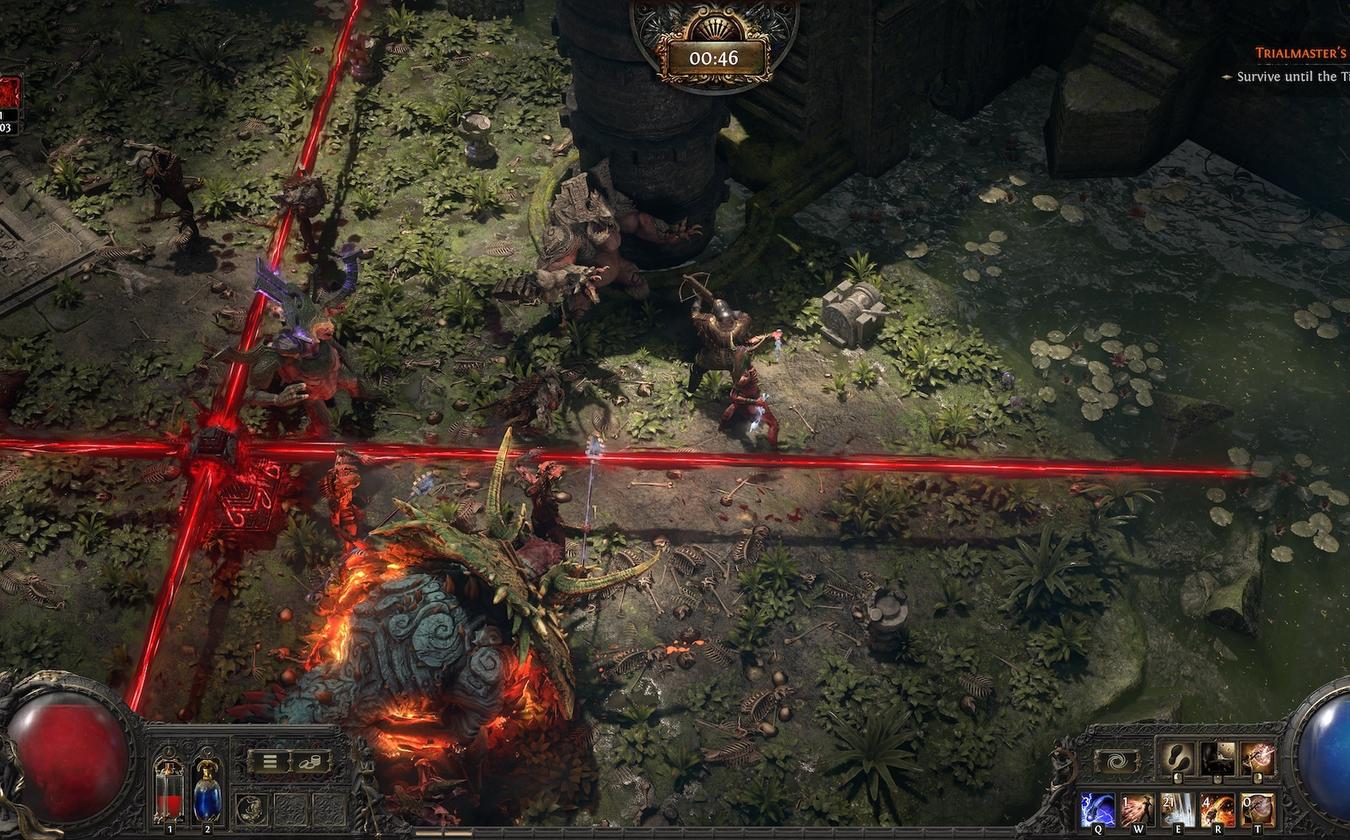The image size is (1350, 840).
Task: Select the glowing bow shot skill by the mana orb
Action: [x=1258, y=759]
